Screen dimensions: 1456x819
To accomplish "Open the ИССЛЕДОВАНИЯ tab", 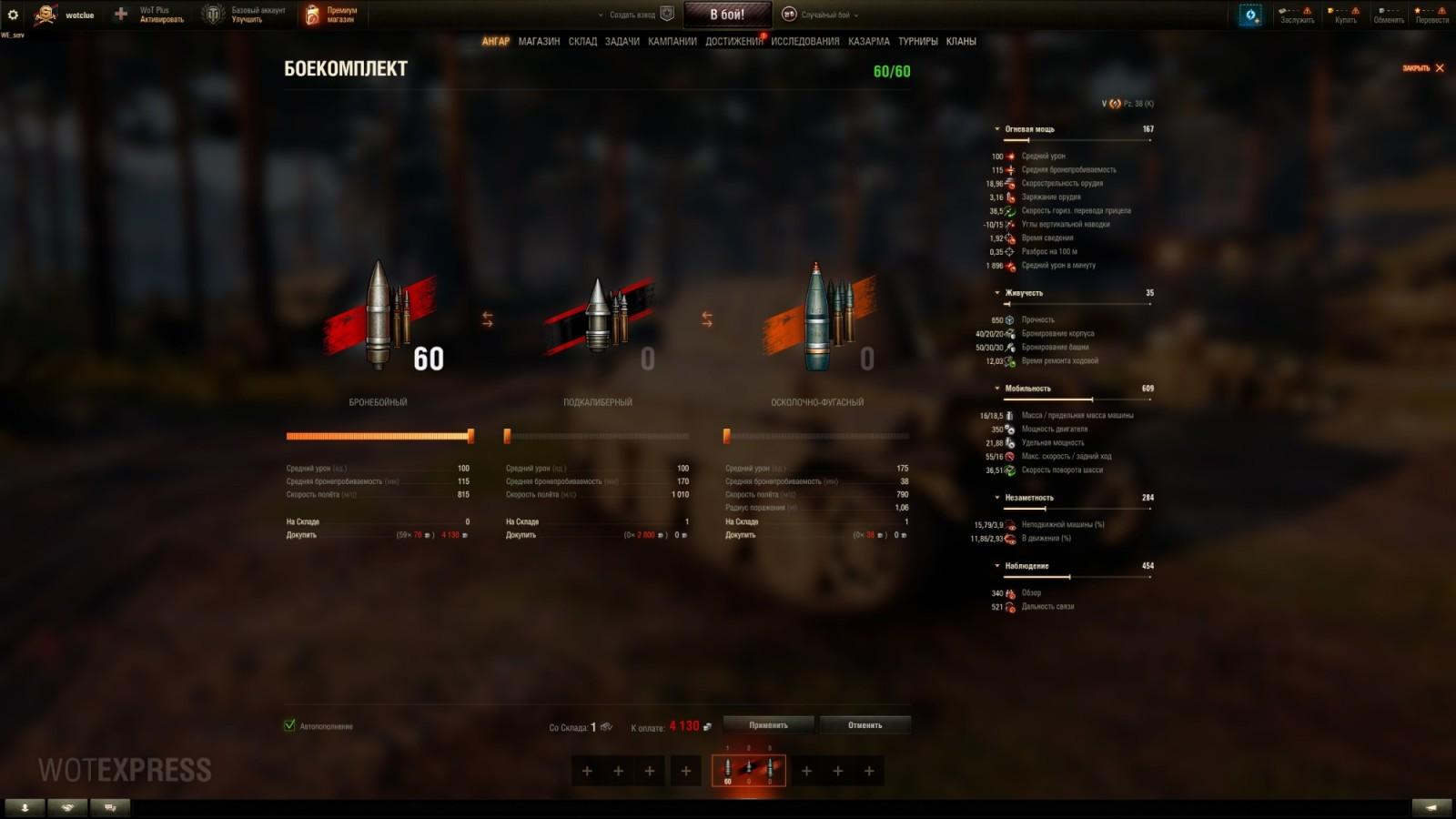I will coord(804,41).
